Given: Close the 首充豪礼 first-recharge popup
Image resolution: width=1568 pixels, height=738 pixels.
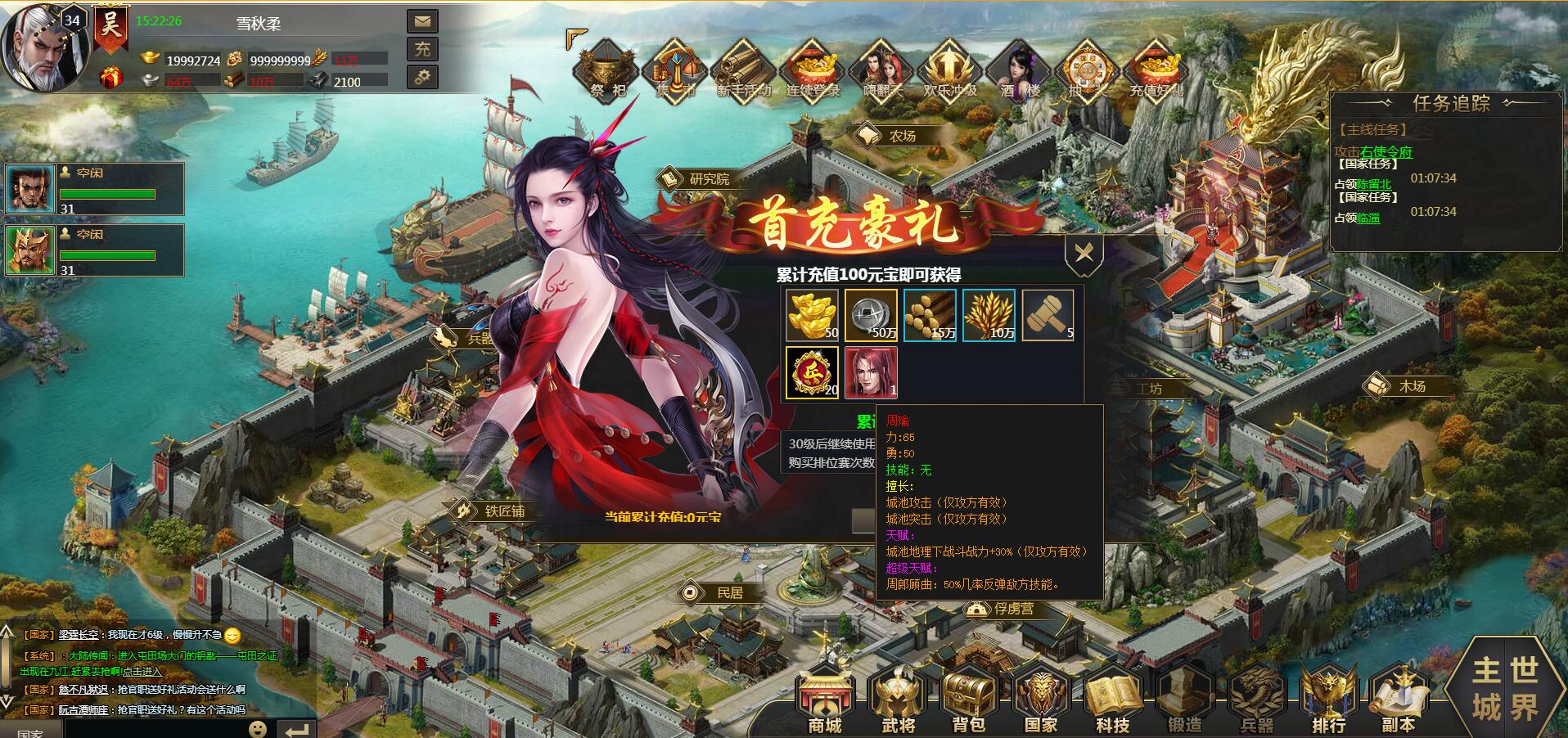Looking at the screenshot, I should pos(1084,254).
